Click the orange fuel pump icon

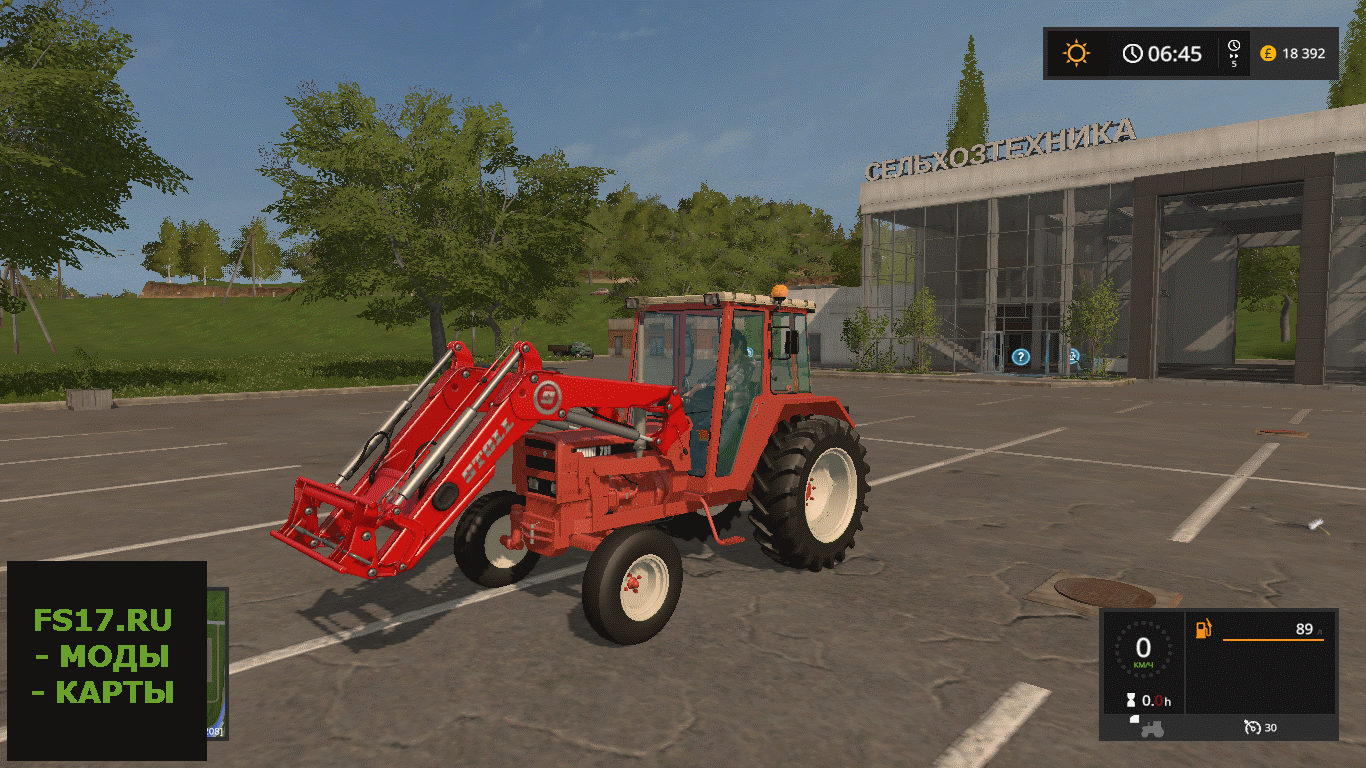(1204, 629)
